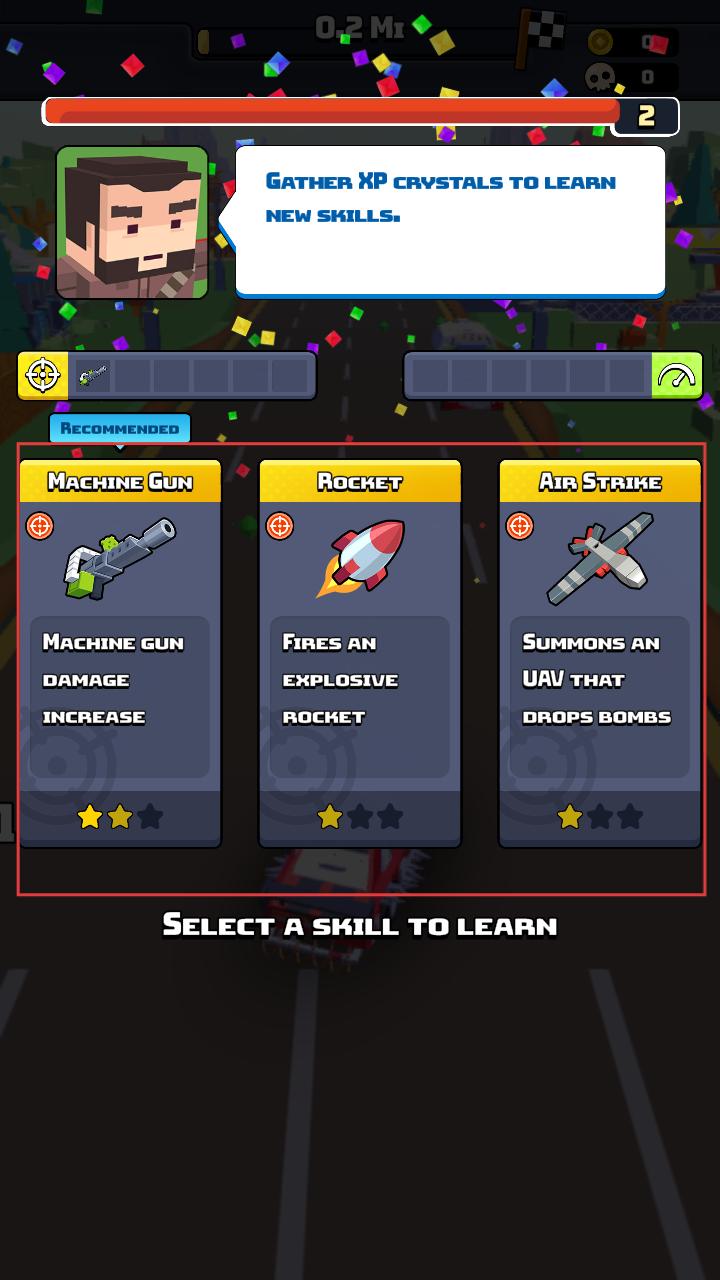Click the yellow crosshair weapons icon
720x1280 pixels.
(x=43, y=376)
